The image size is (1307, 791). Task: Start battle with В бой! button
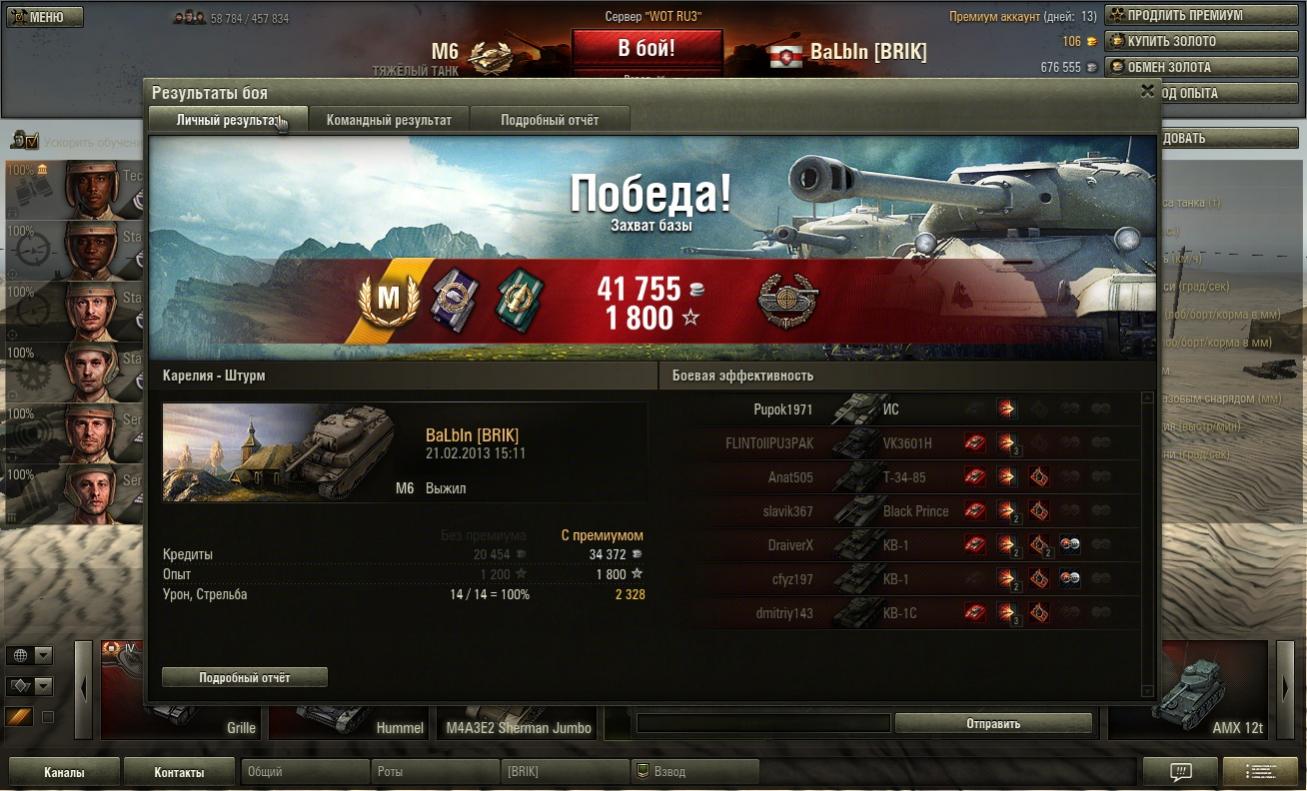pyautogui.click(x=646, y=48)
